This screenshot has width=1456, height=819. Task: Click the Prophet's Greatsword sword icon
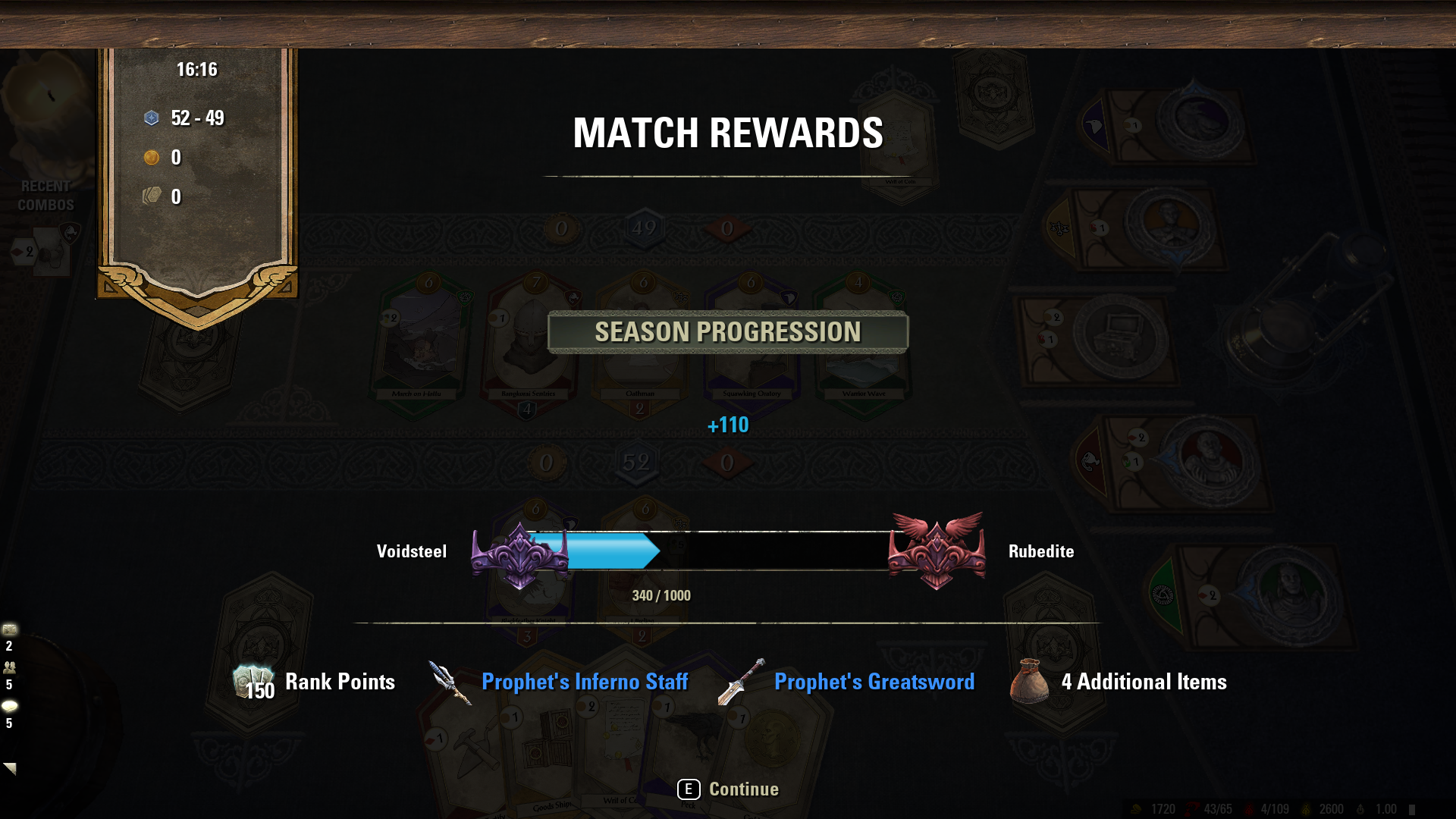pos(739,681)
